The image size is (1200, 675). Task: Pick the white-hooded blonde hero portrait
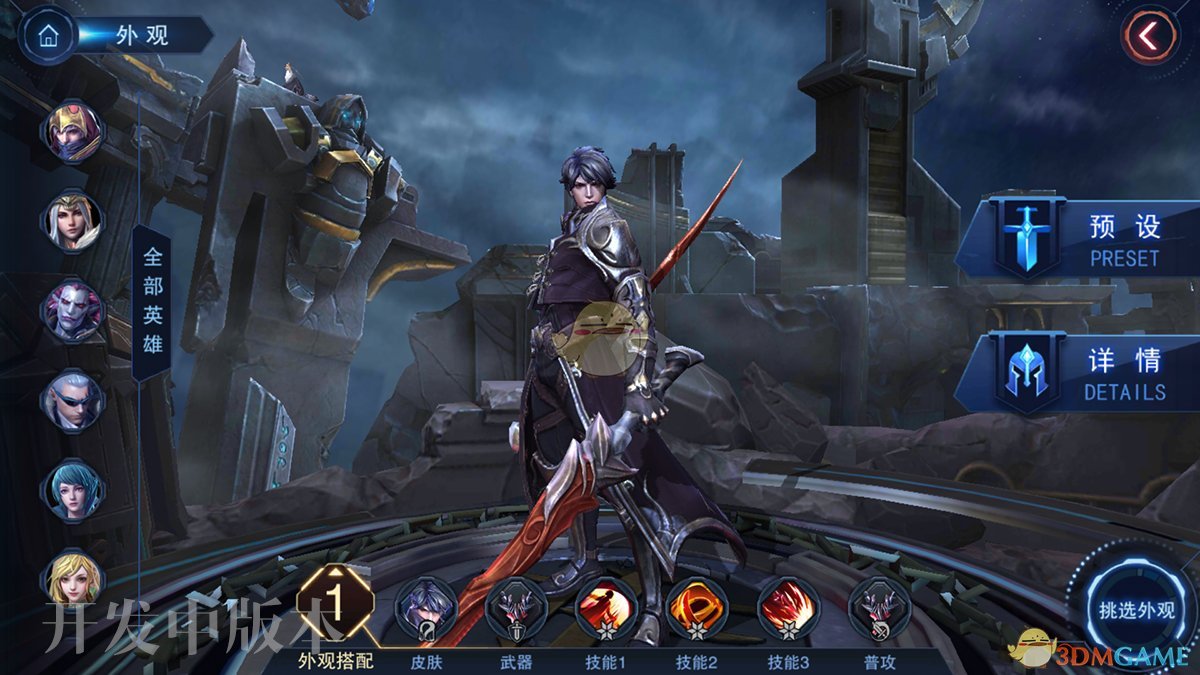[x=73, y=220]
